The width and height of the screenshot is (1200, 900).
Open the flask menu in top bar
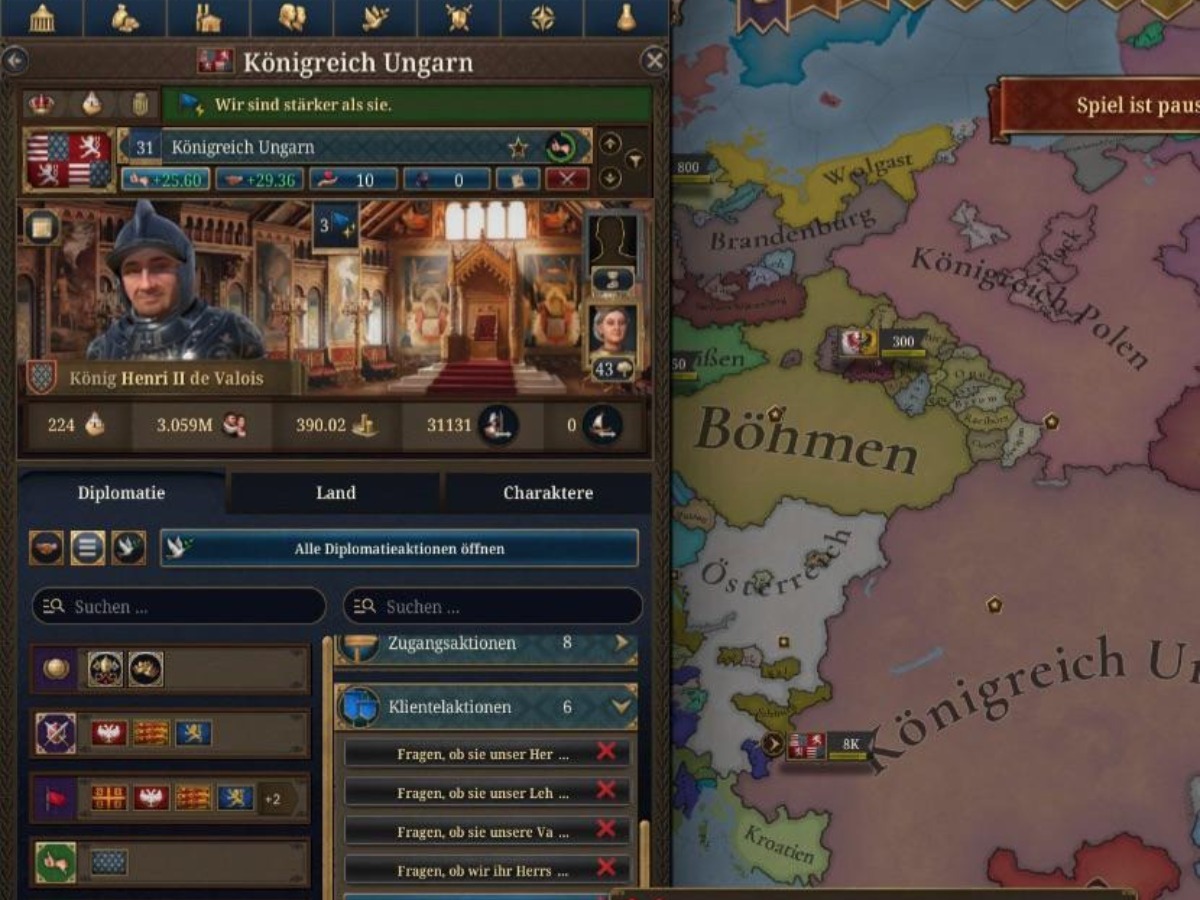pos(626,18)
